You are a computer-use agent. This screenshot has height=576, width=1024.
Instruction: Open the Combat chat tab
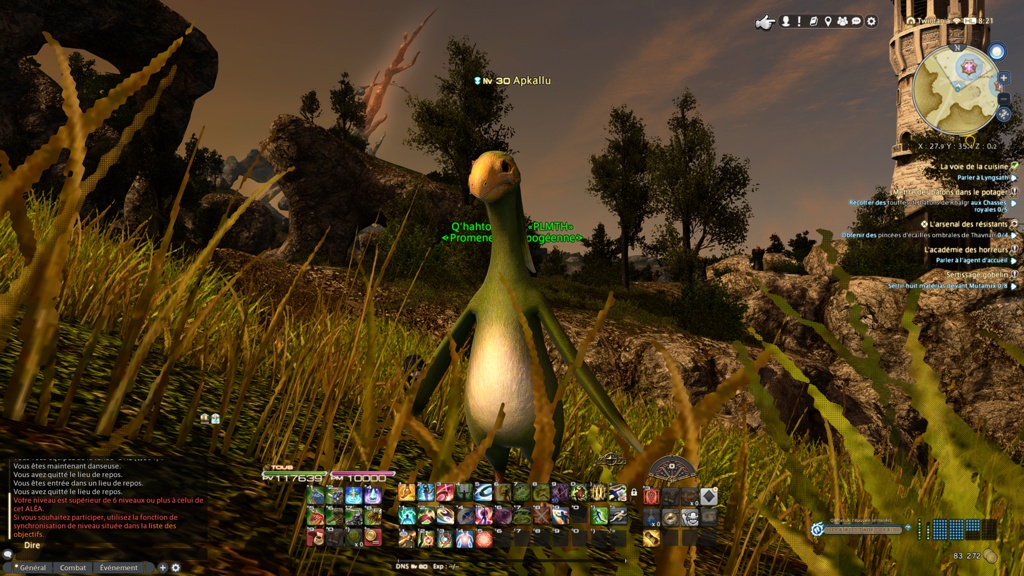(x=73, y=567)
